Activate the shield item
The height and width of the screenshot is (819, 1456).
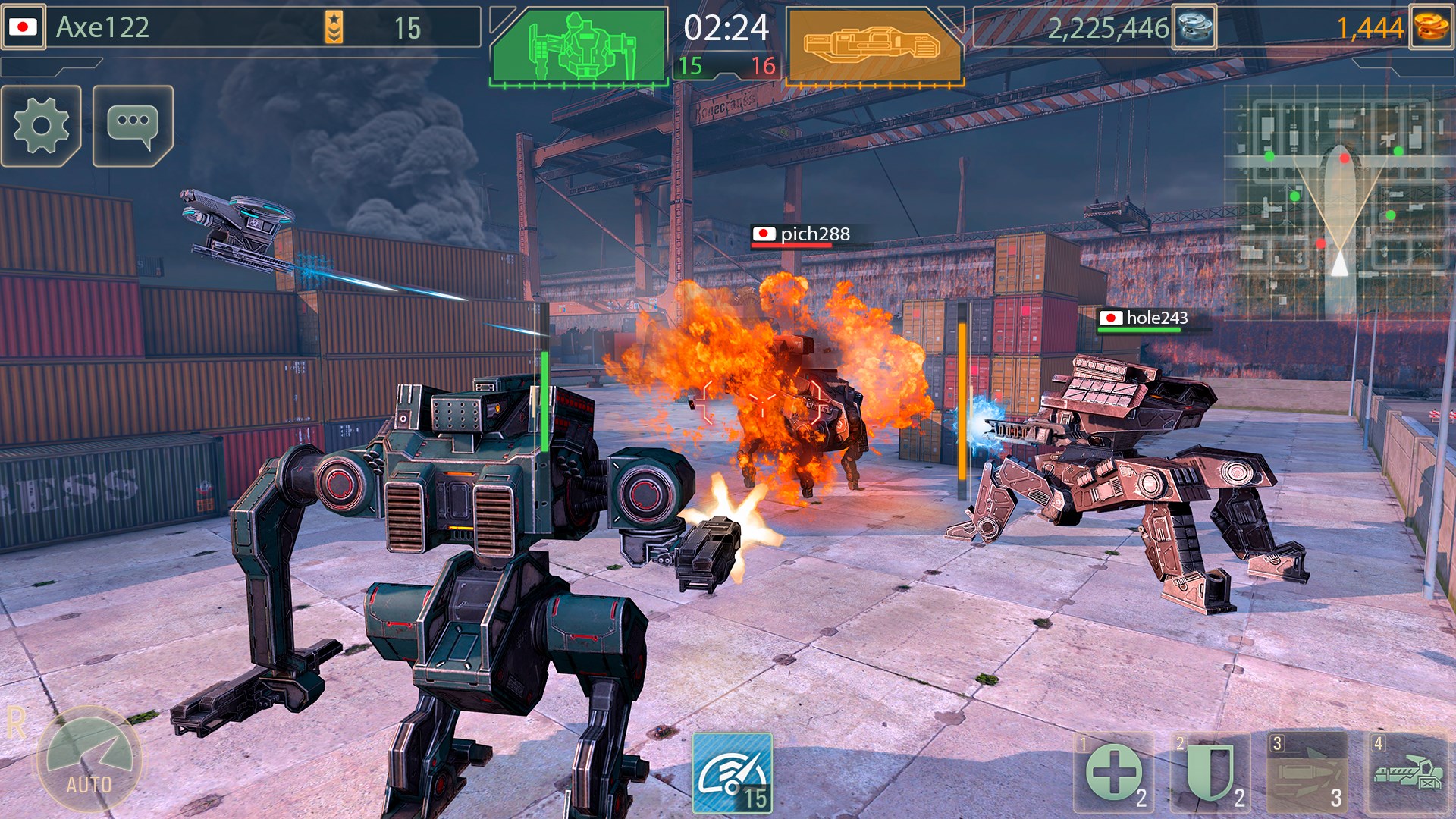pyautogui.click(x=1210, y=773)
